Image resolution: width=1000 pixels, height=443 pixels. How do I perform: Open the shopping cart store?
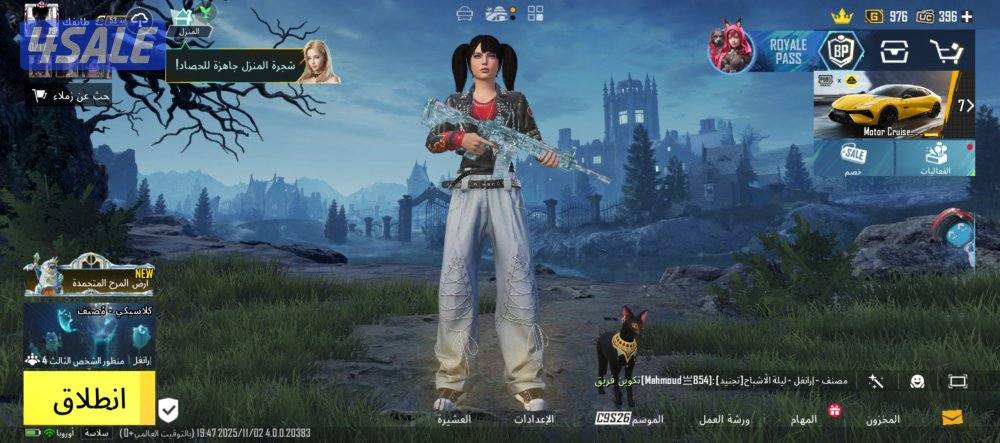[945, 50]
